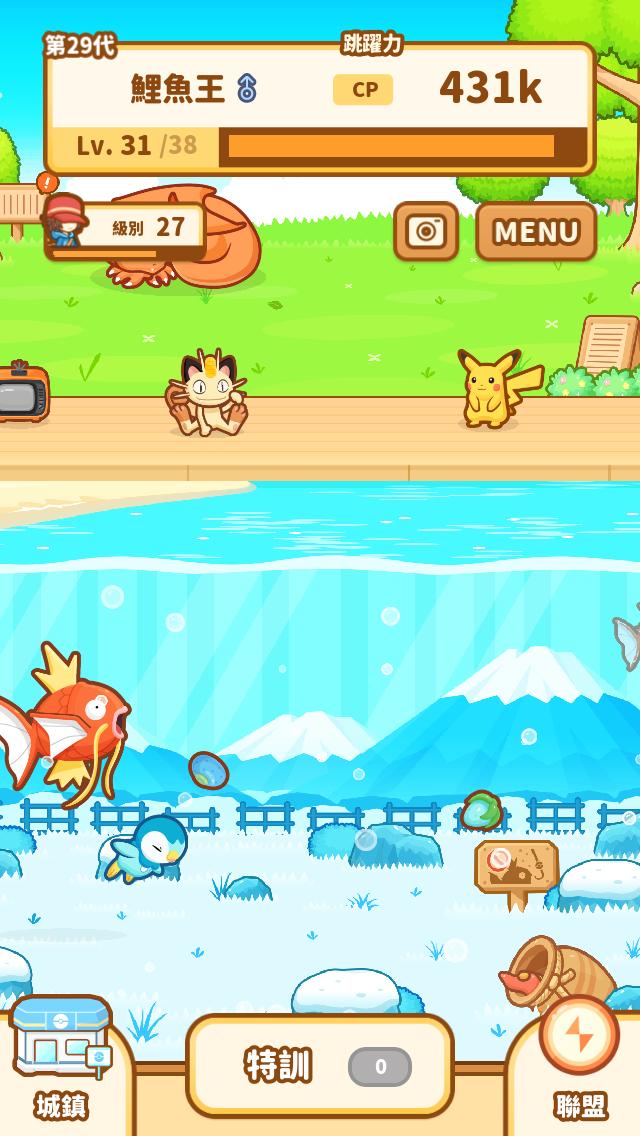640x1136 pixels.
Task: Open the MENU button
Action: tap(536, 231)
